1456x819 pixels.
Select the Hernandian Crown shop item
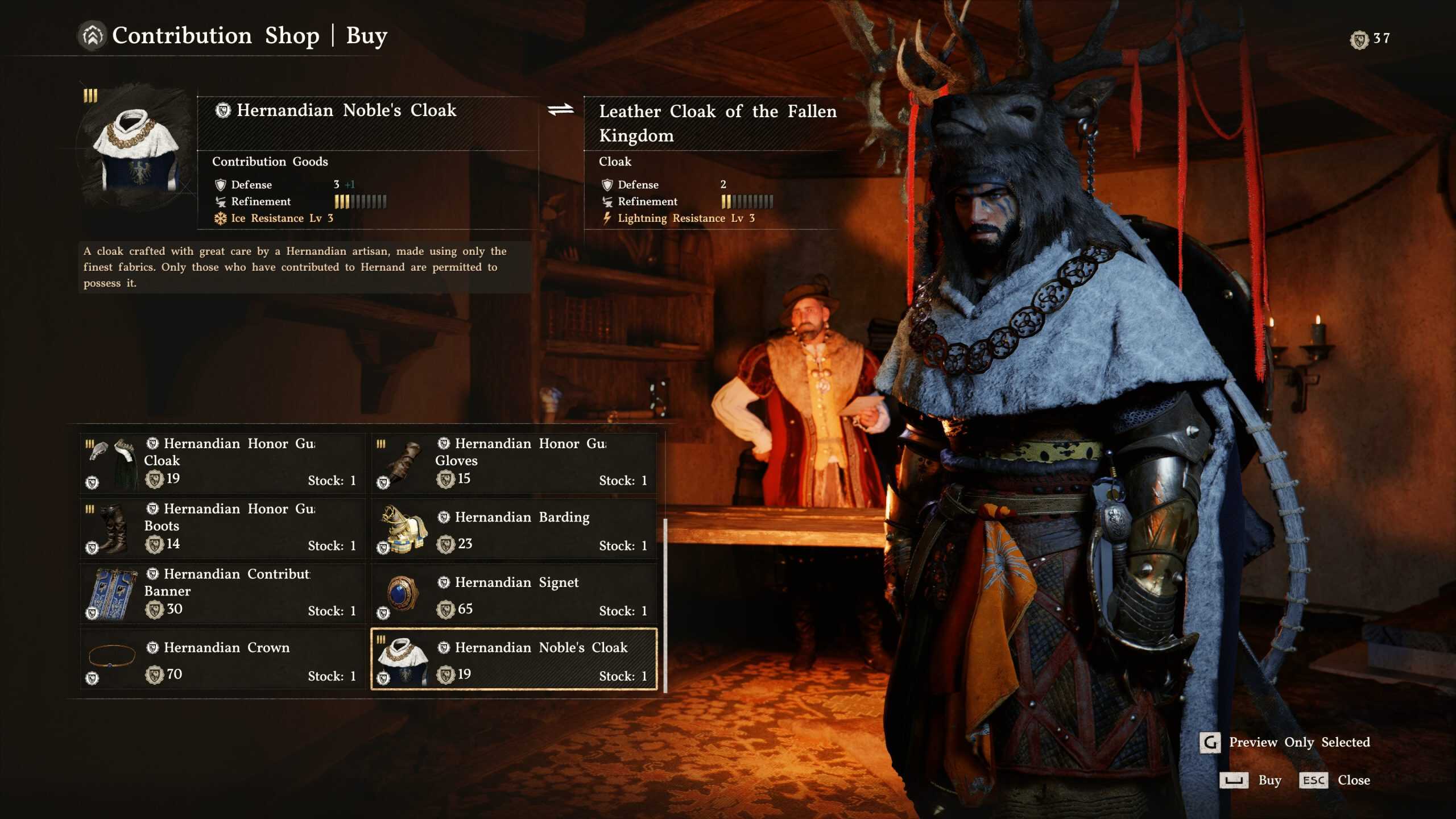pos(222,659)
